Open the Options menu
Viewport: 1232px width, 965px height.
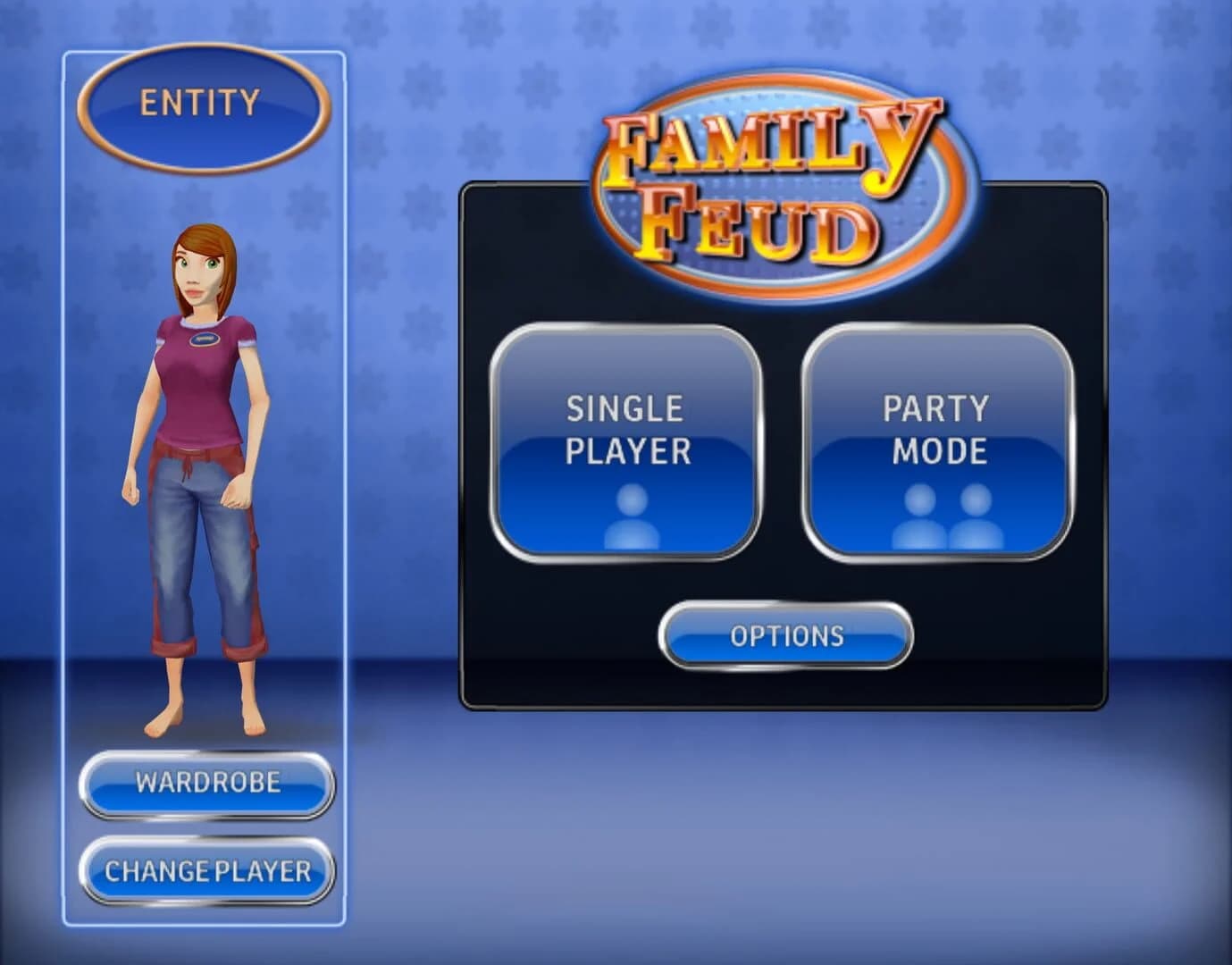pyautogui.click(x=785, y=636)
